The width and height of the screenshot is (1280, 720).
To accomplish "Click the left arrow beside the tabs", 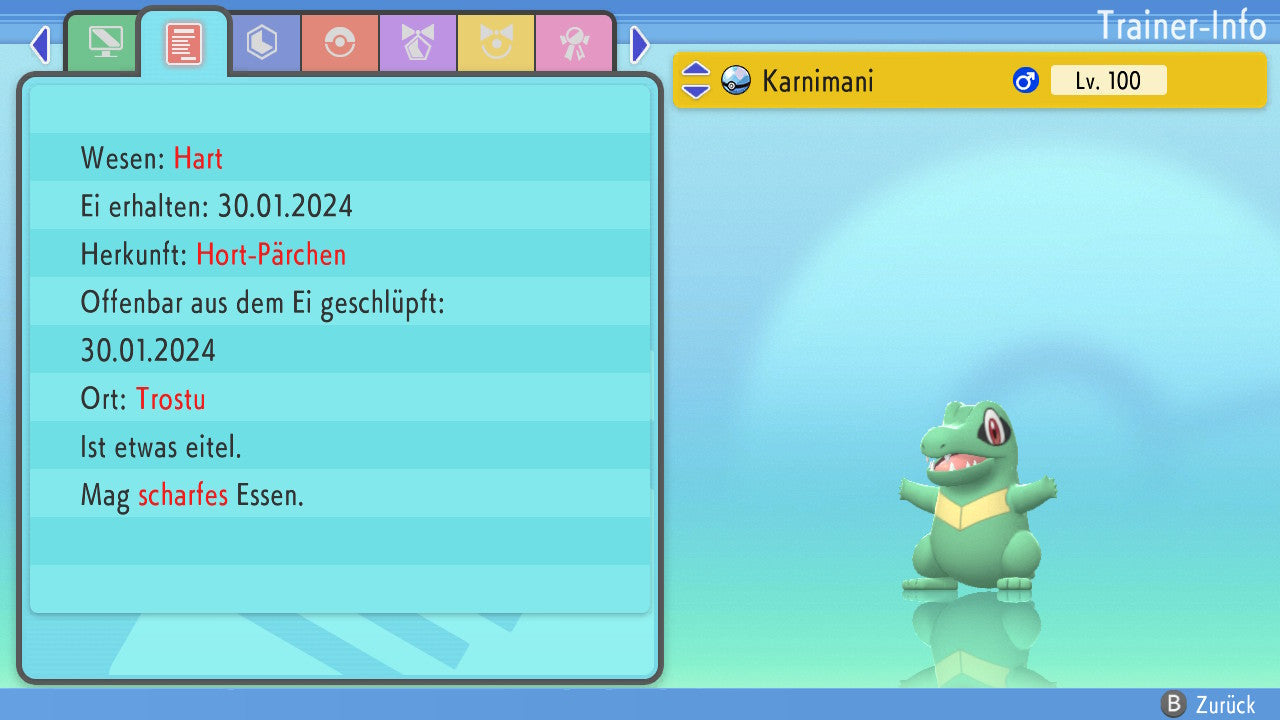I will coord(40,44).
